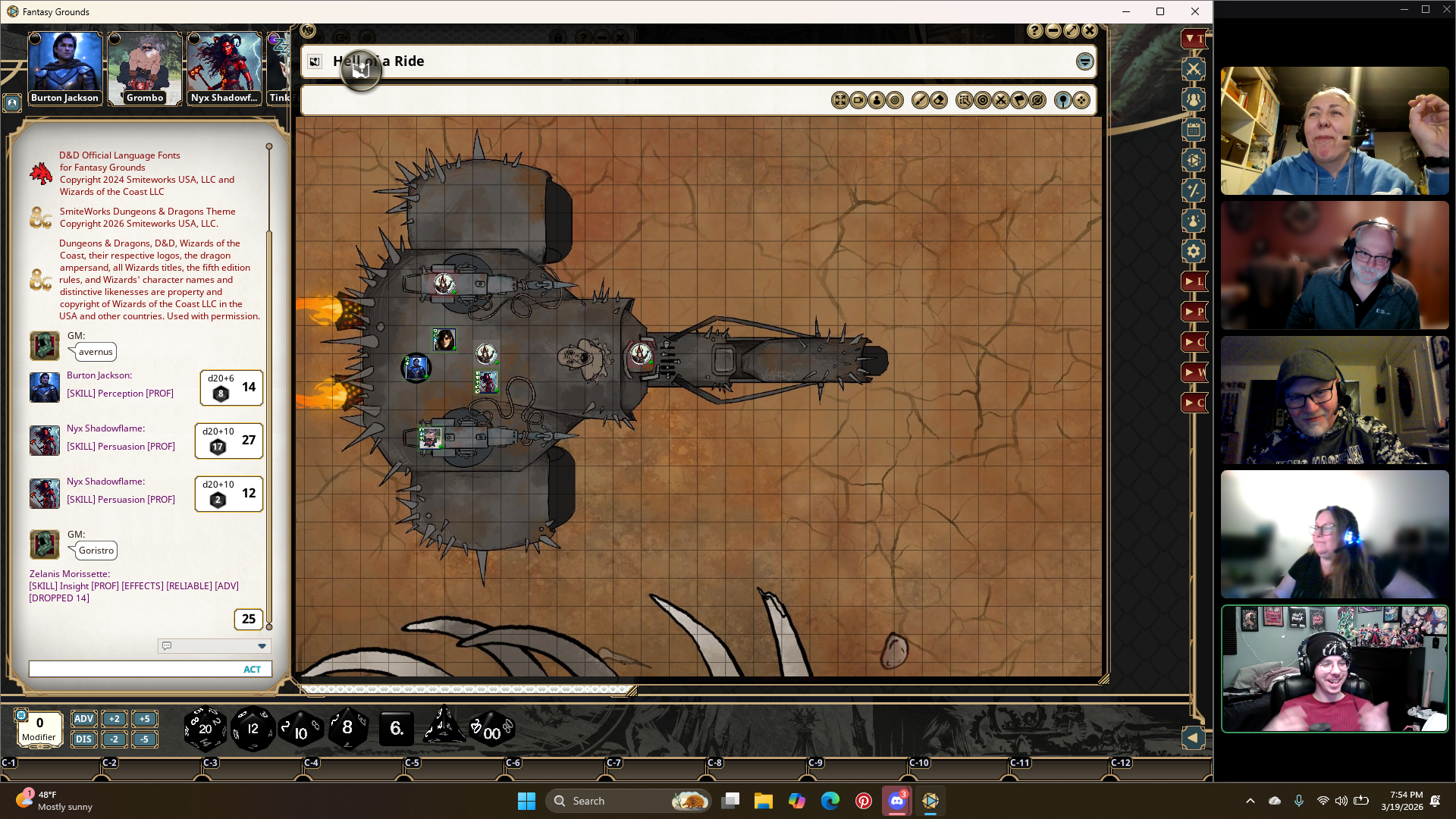The height and width of the screenshot is (819, 1456).
Task: Click the d20 die
Action: pyautogui.click(x=205, y=729)
